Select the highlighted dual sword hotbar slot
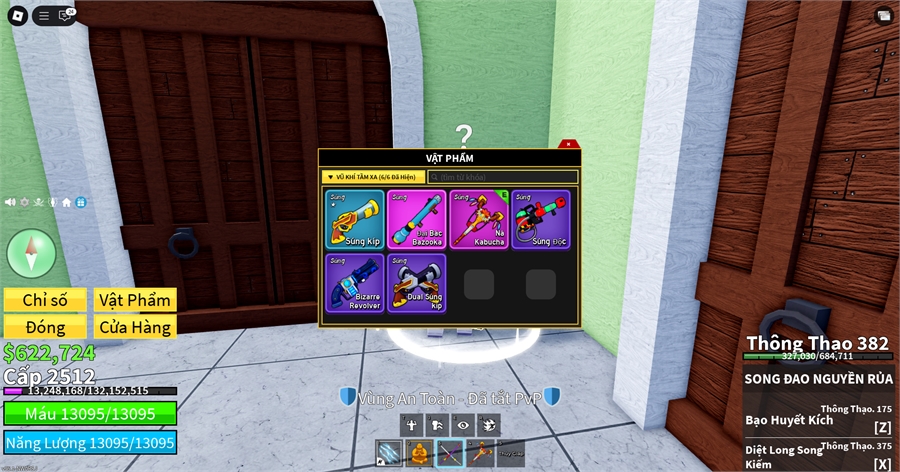 pyautogui.click(x=450, y=453)
